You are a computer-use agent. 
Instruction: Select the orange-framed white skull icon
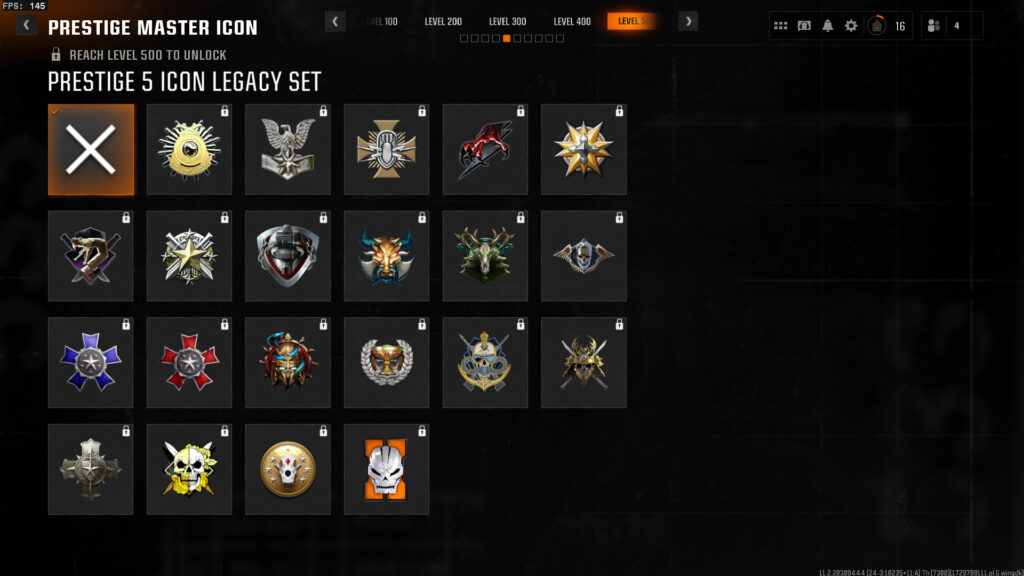point(386,469)
